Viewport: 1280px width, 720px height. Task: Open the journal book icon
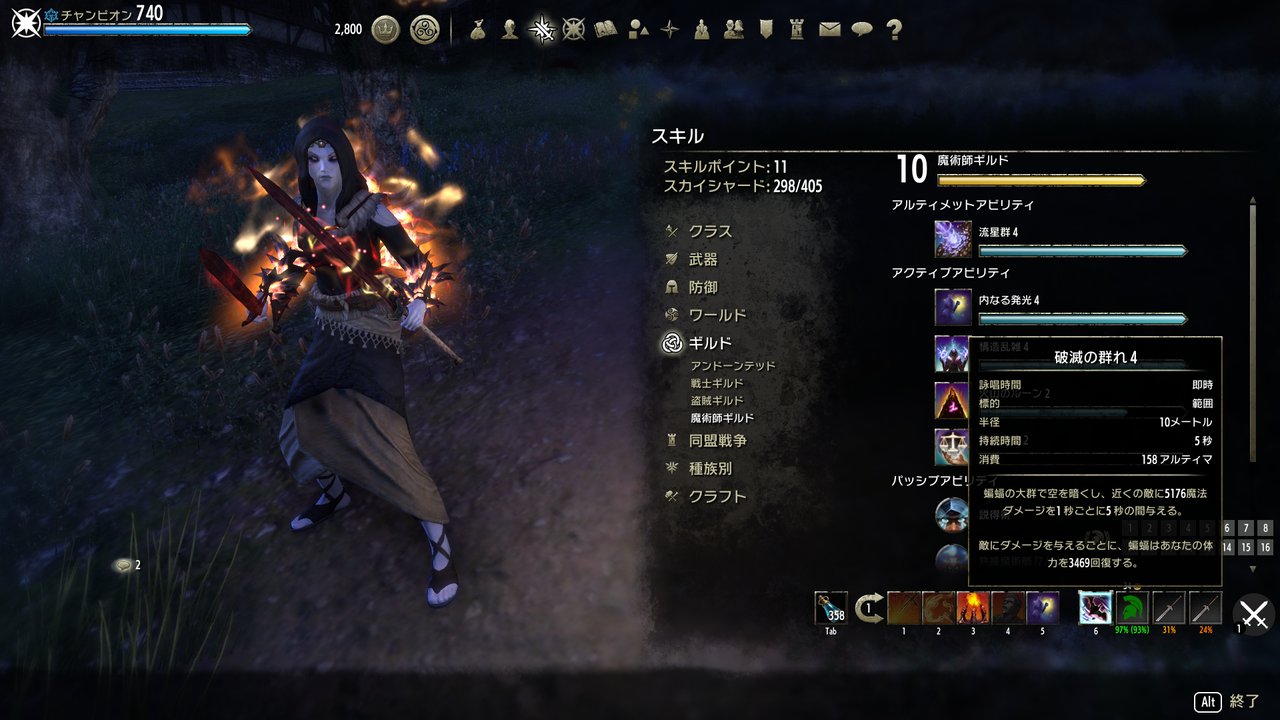[604, 30]
